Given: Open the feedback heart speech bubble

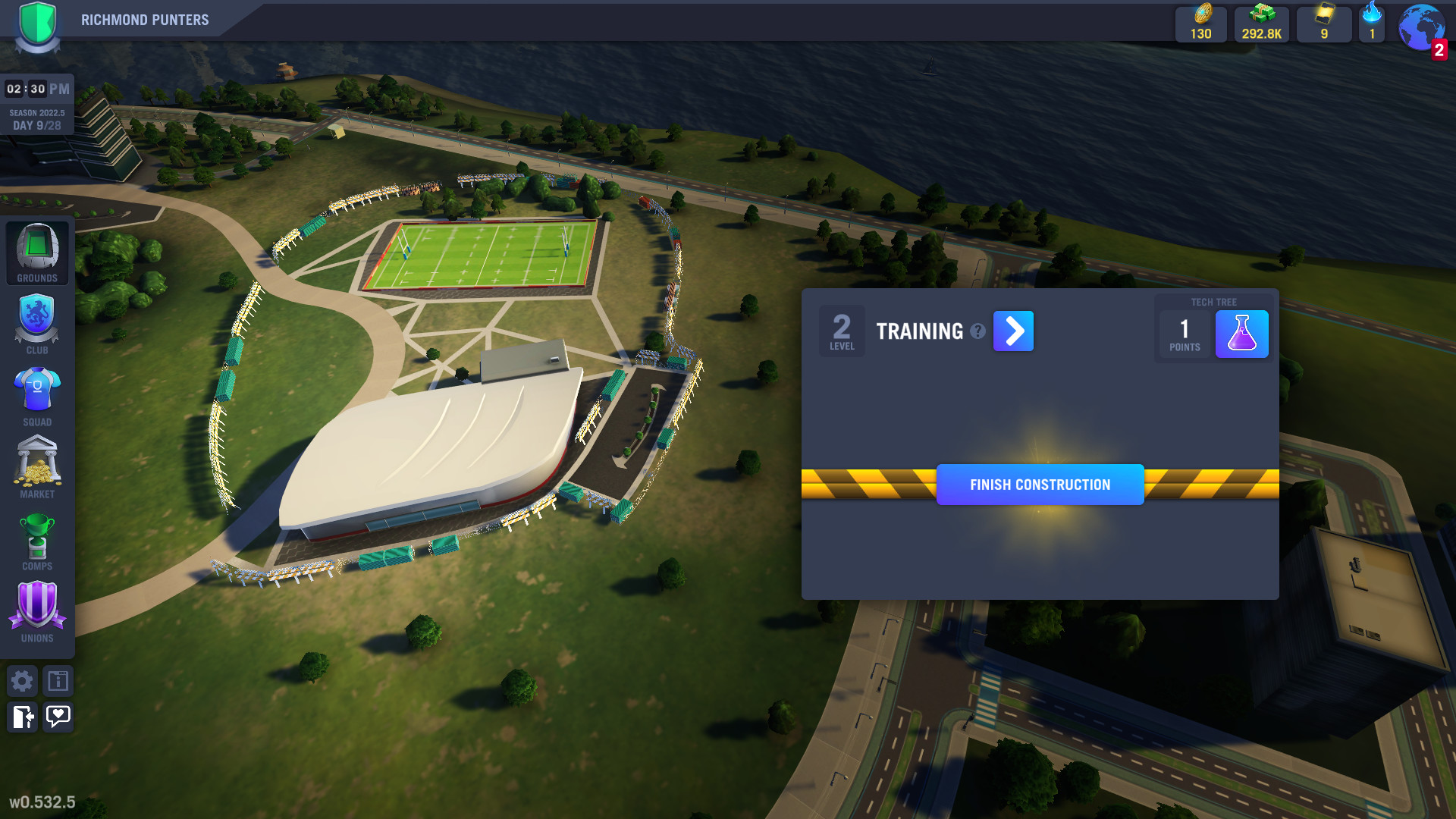Looking at the screenshot, I should pyautogui.click(x=58, y=717).
